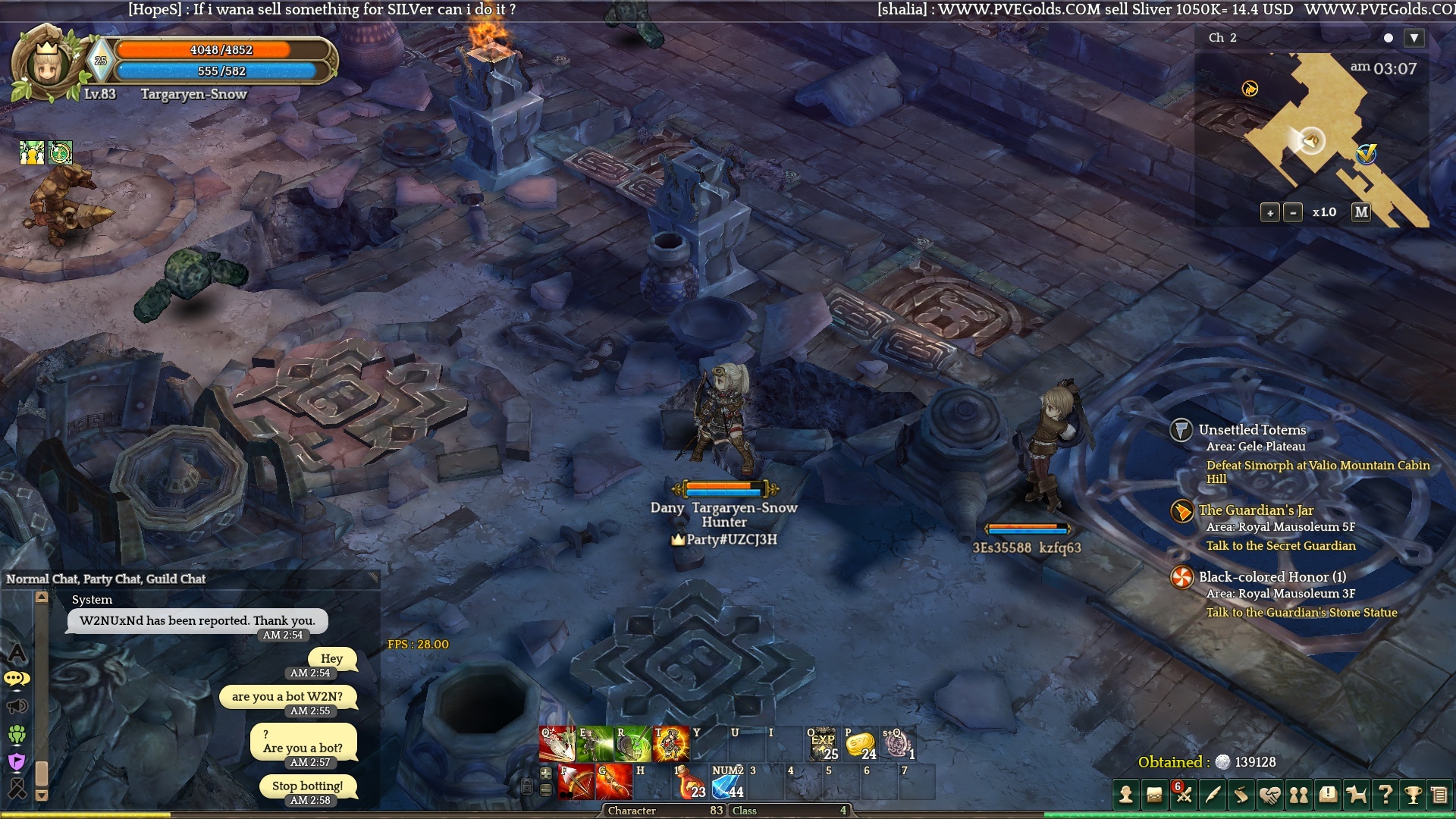Open the inventory backpack menu

(1154, 795)
